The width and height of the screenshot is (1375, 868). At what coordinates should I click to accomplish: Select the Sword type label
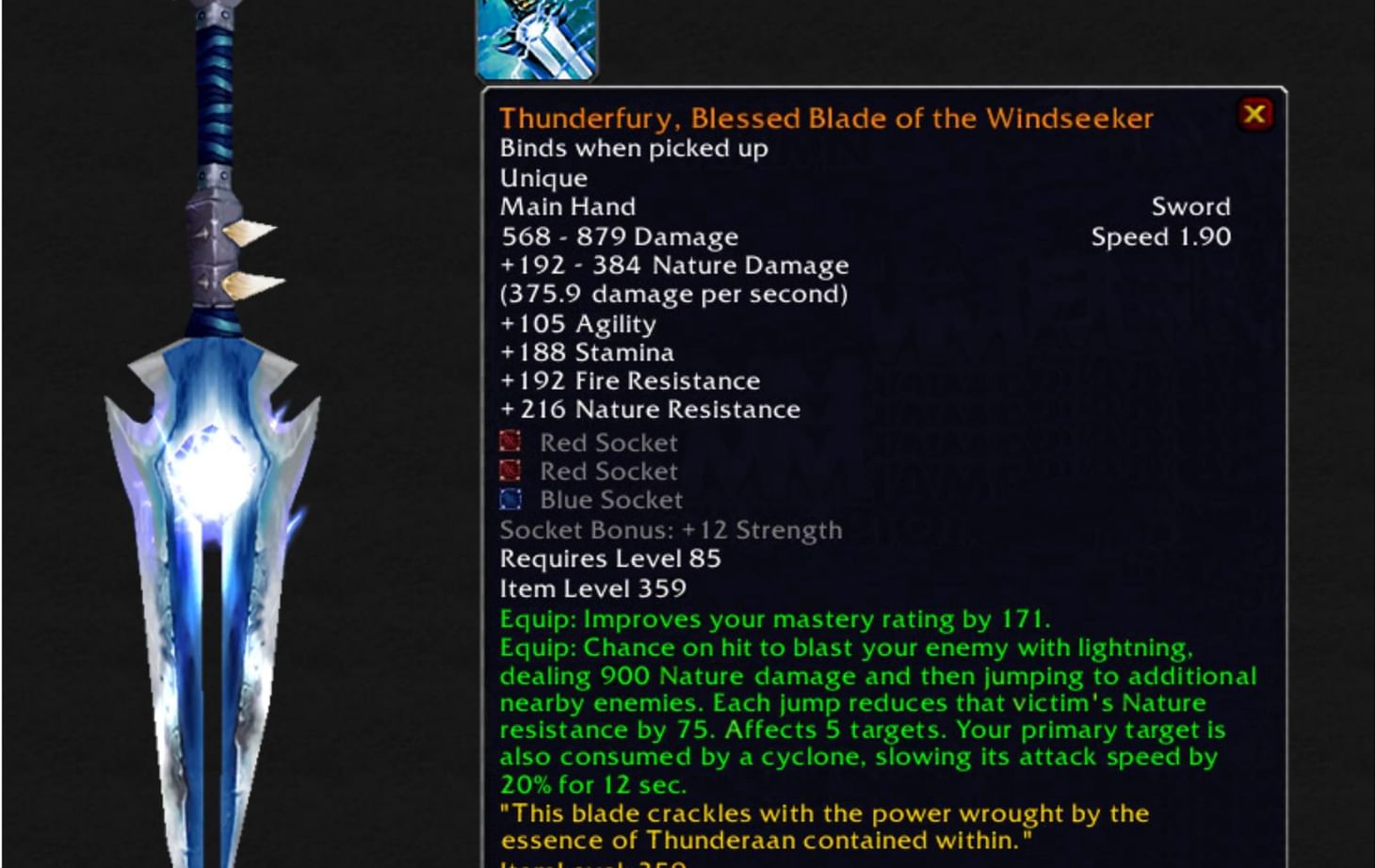[1191, 206]
